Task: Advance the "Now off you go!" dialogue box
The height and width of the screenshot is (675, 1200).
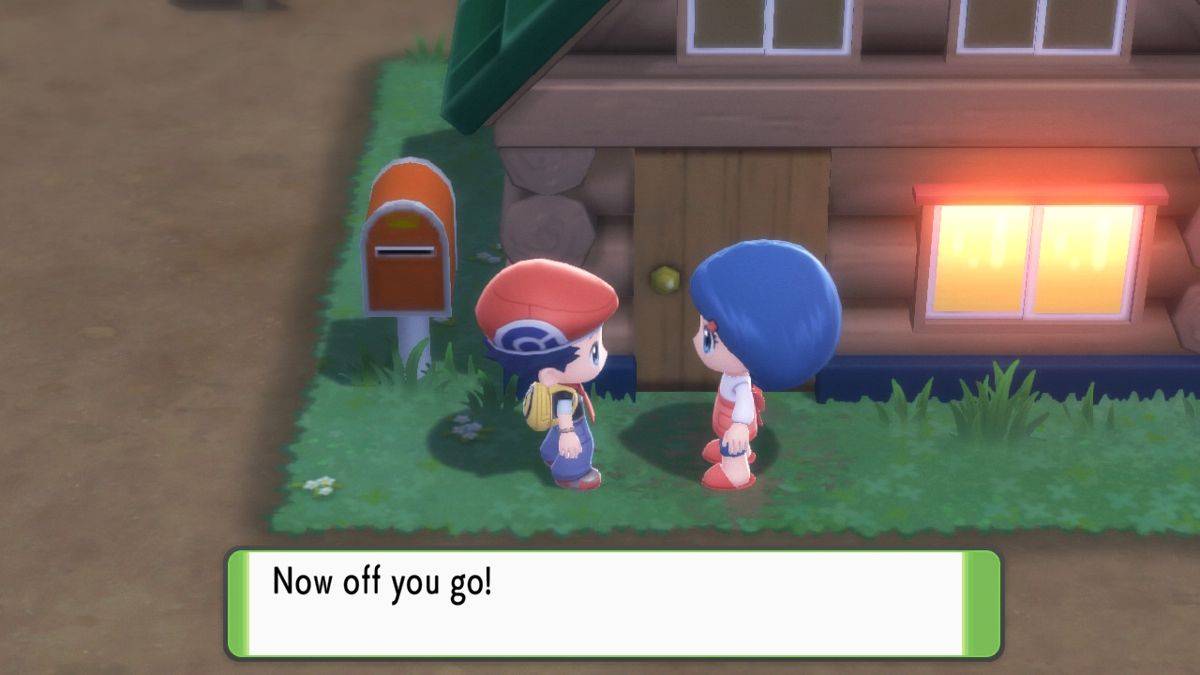Action: [x=612, y=603]
